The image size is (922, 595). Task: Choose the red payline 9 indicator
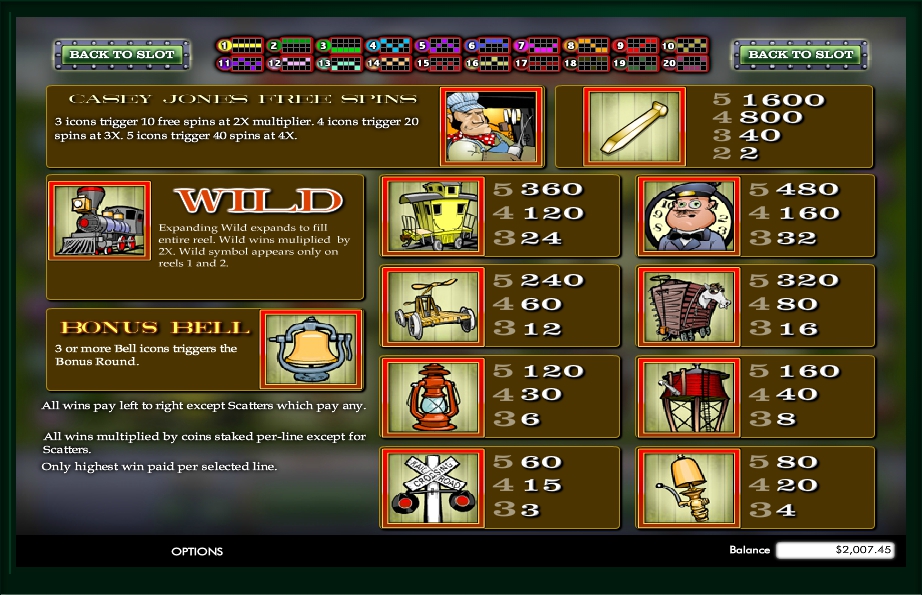(x=635, y=45)
